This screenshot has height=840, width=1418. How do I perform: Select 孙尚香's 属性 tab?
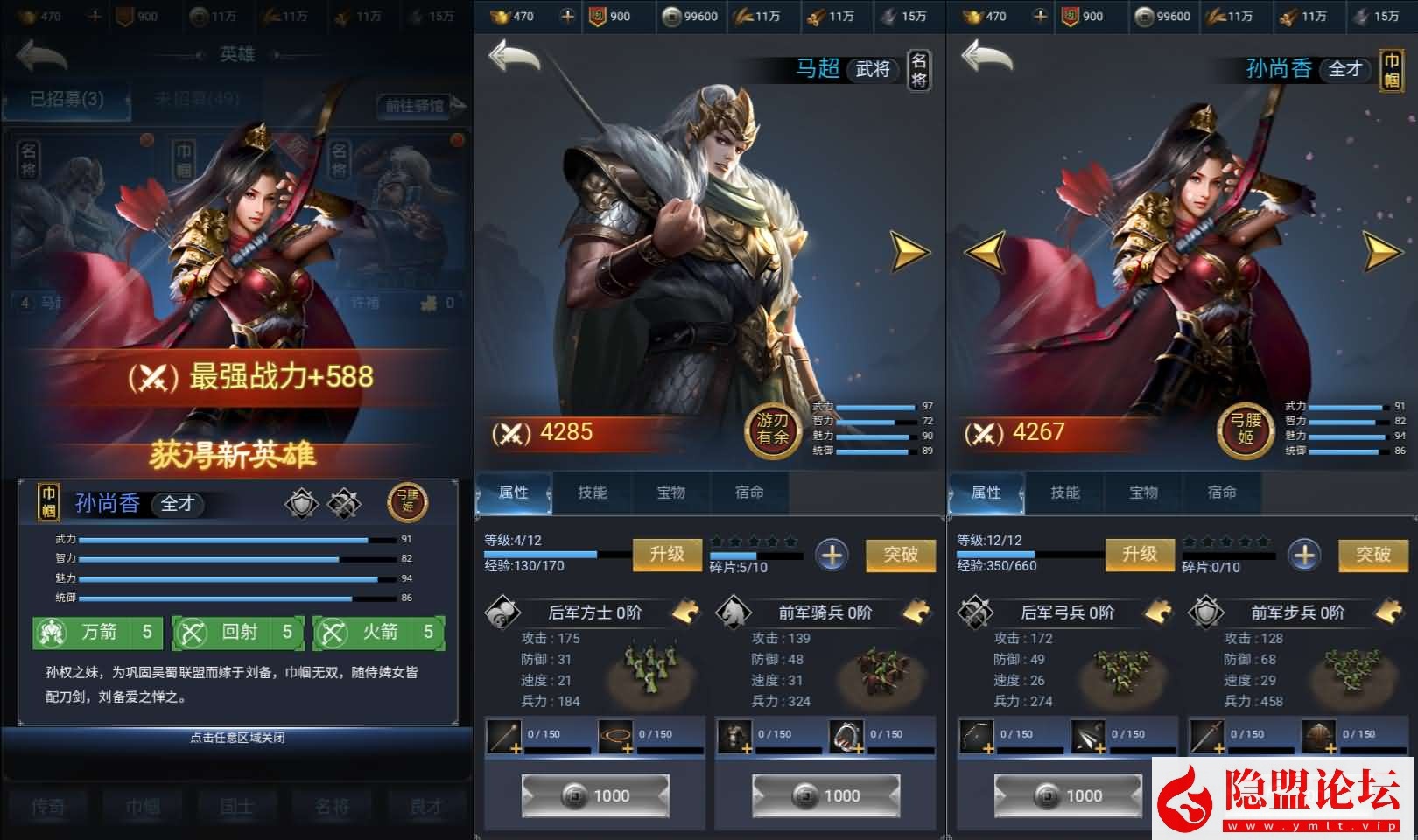pyautogui.click(x=986, y=493)
